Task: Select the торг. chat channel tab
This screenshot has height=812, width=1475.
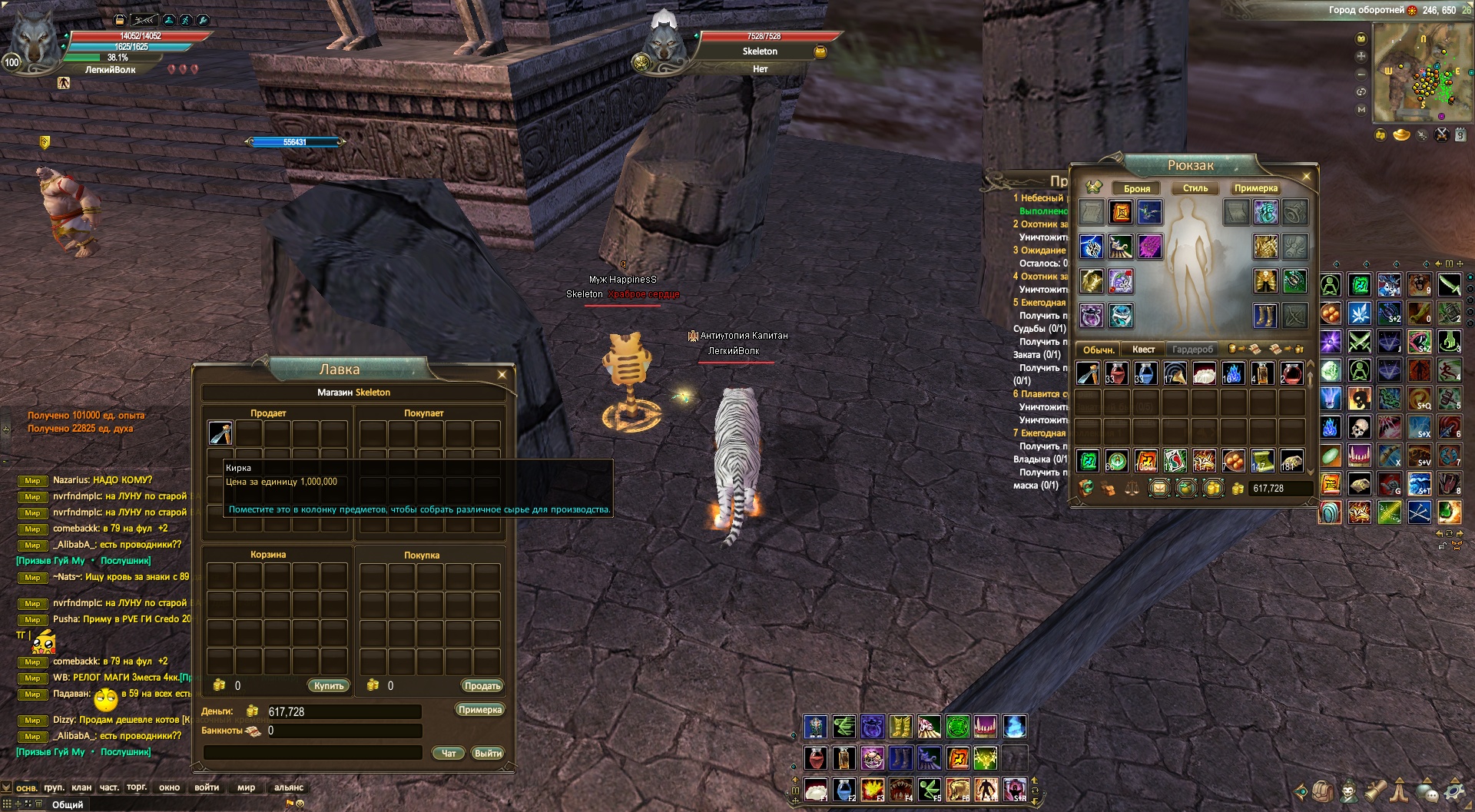Action: (x=137, y=787)
